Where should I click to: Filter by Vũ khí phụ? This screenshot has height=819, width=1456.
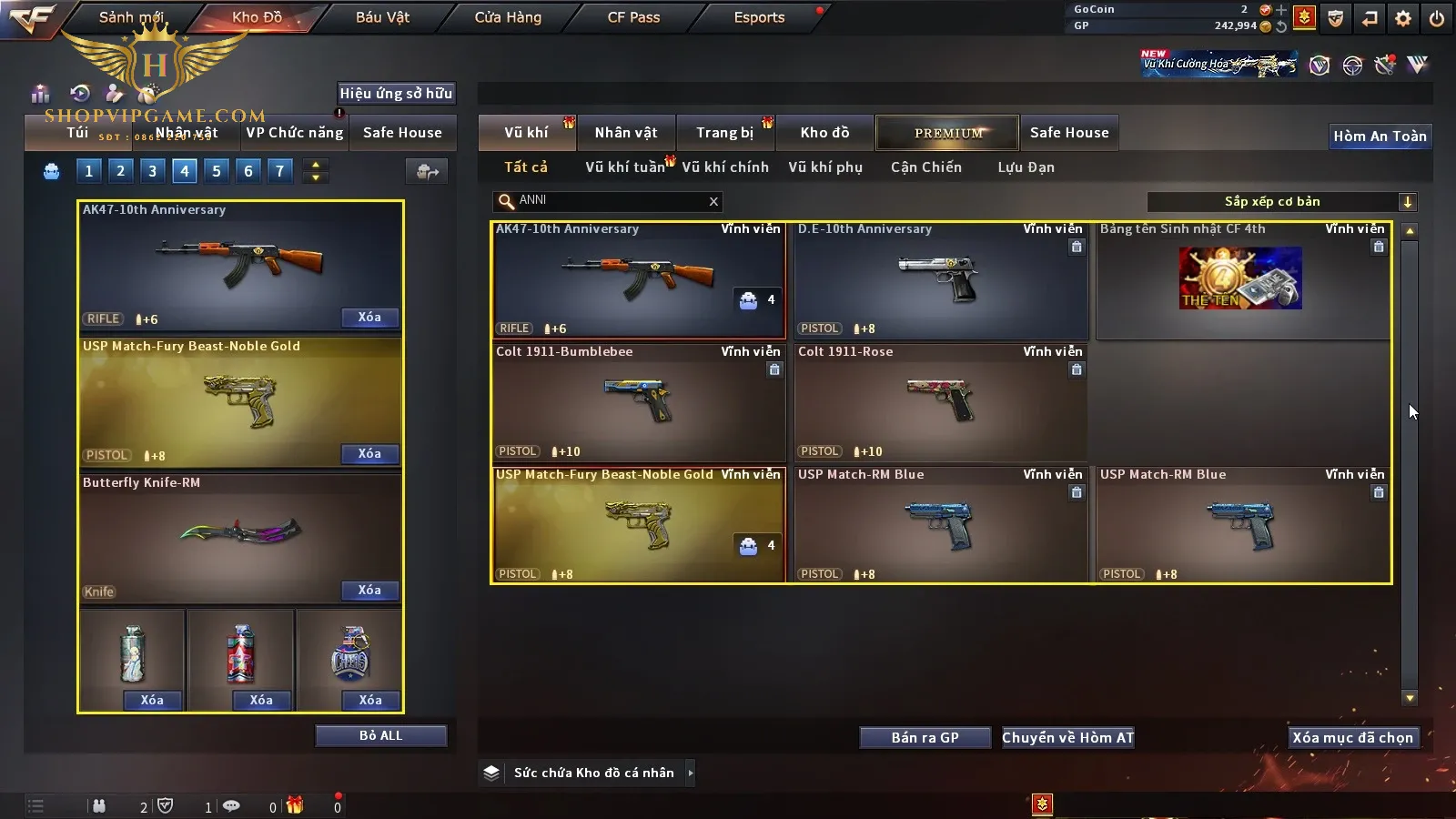coord(825,167)
